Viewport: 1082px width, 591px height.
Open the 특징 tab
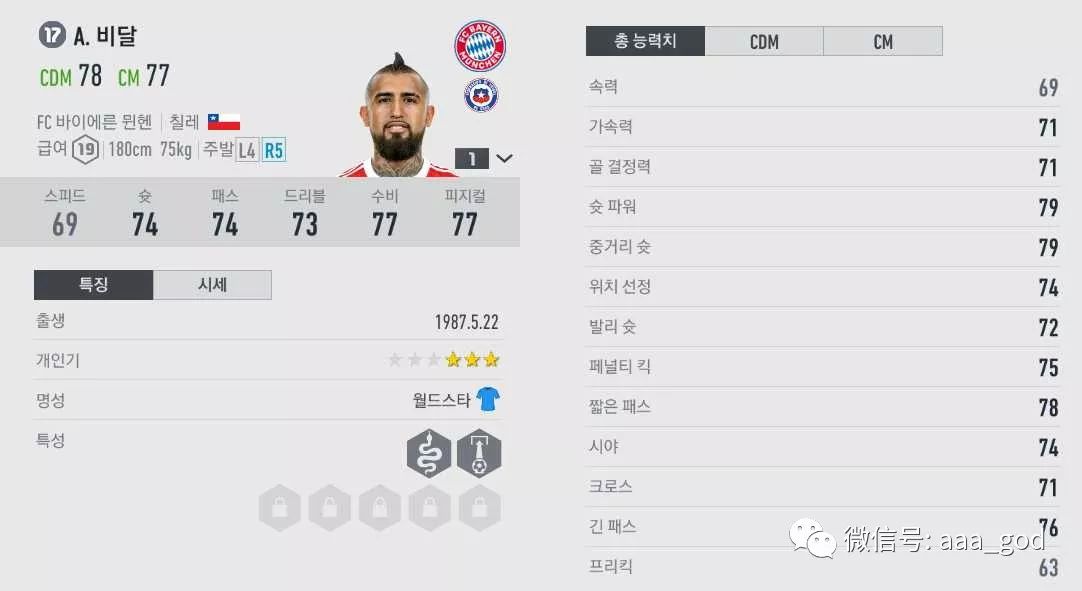tap(93, 285)
